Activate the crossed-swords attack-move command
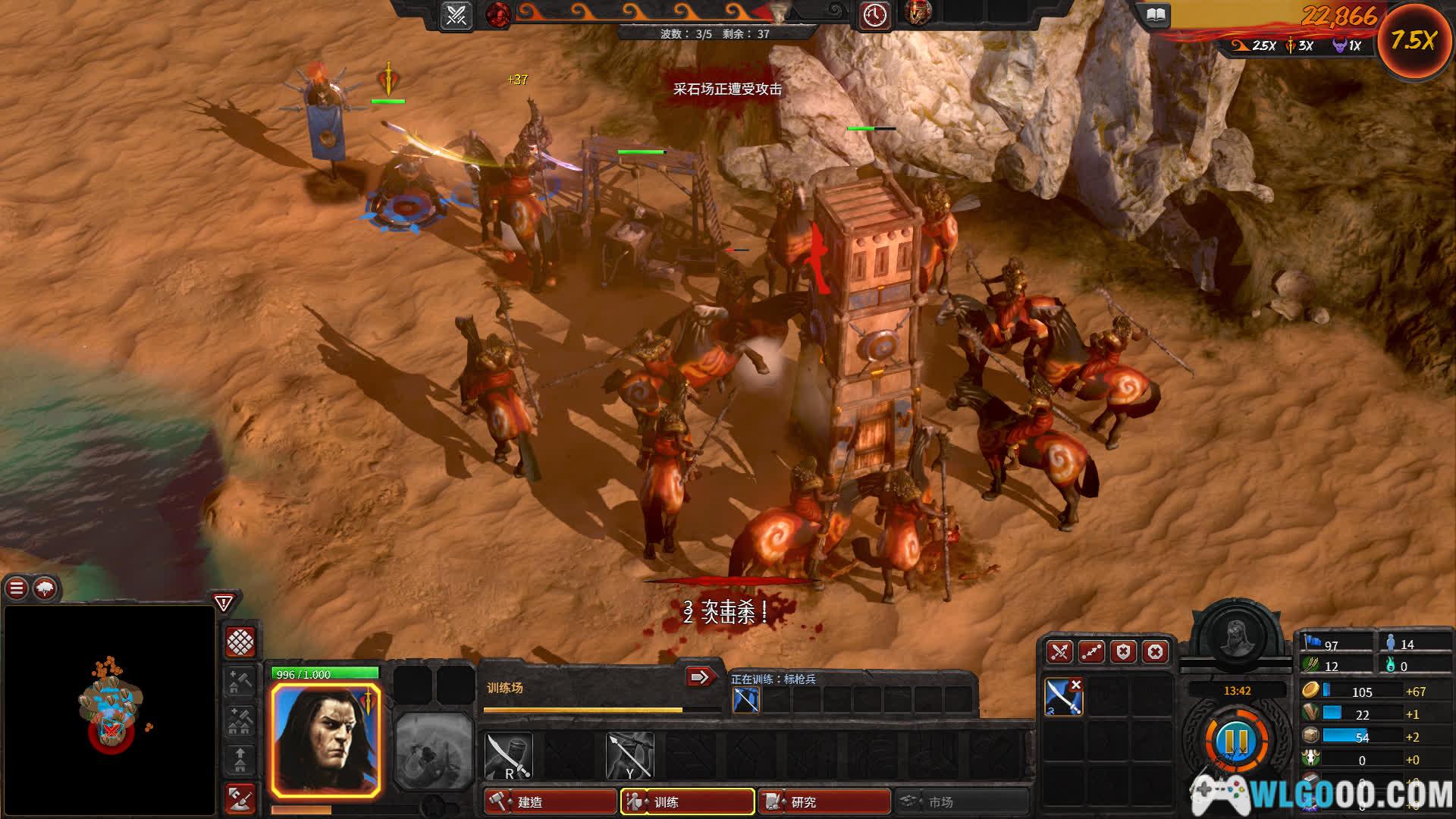 (1059, 652)
